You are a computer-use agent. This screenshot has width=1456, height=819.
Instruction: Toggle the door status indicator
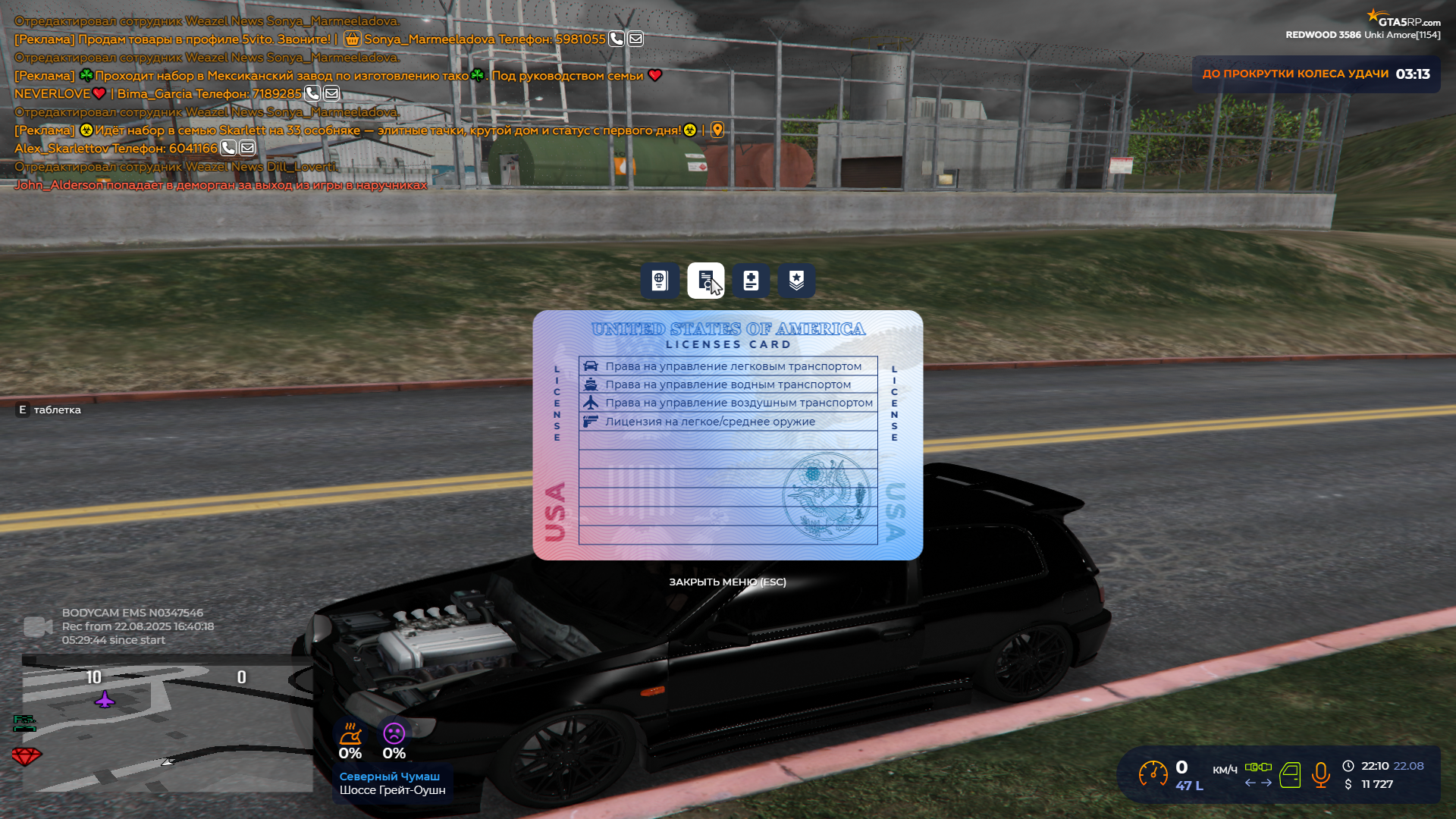(1290, 775)
